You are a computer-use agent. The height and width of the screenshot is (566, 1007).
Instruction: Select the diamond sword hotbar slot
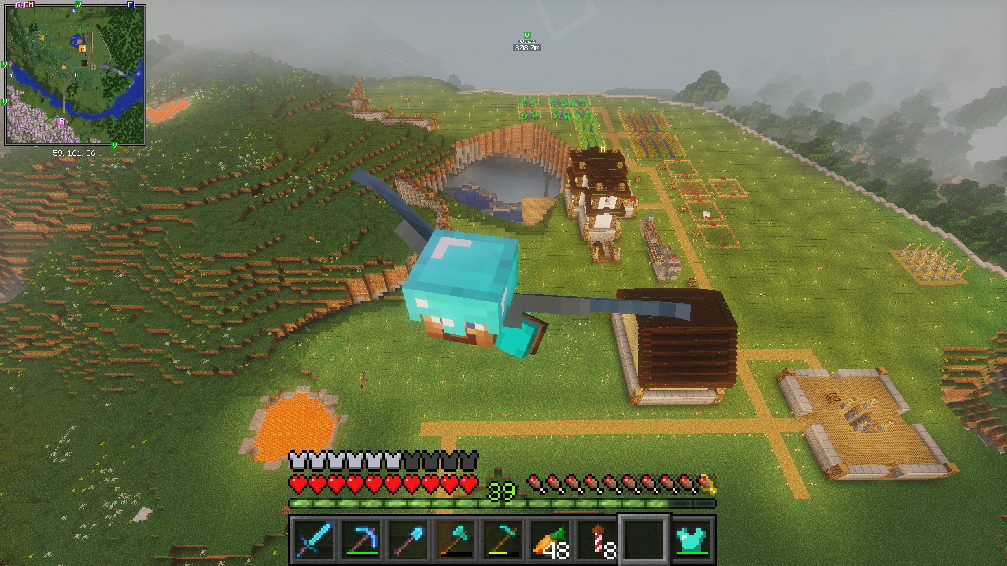[313, 539]
